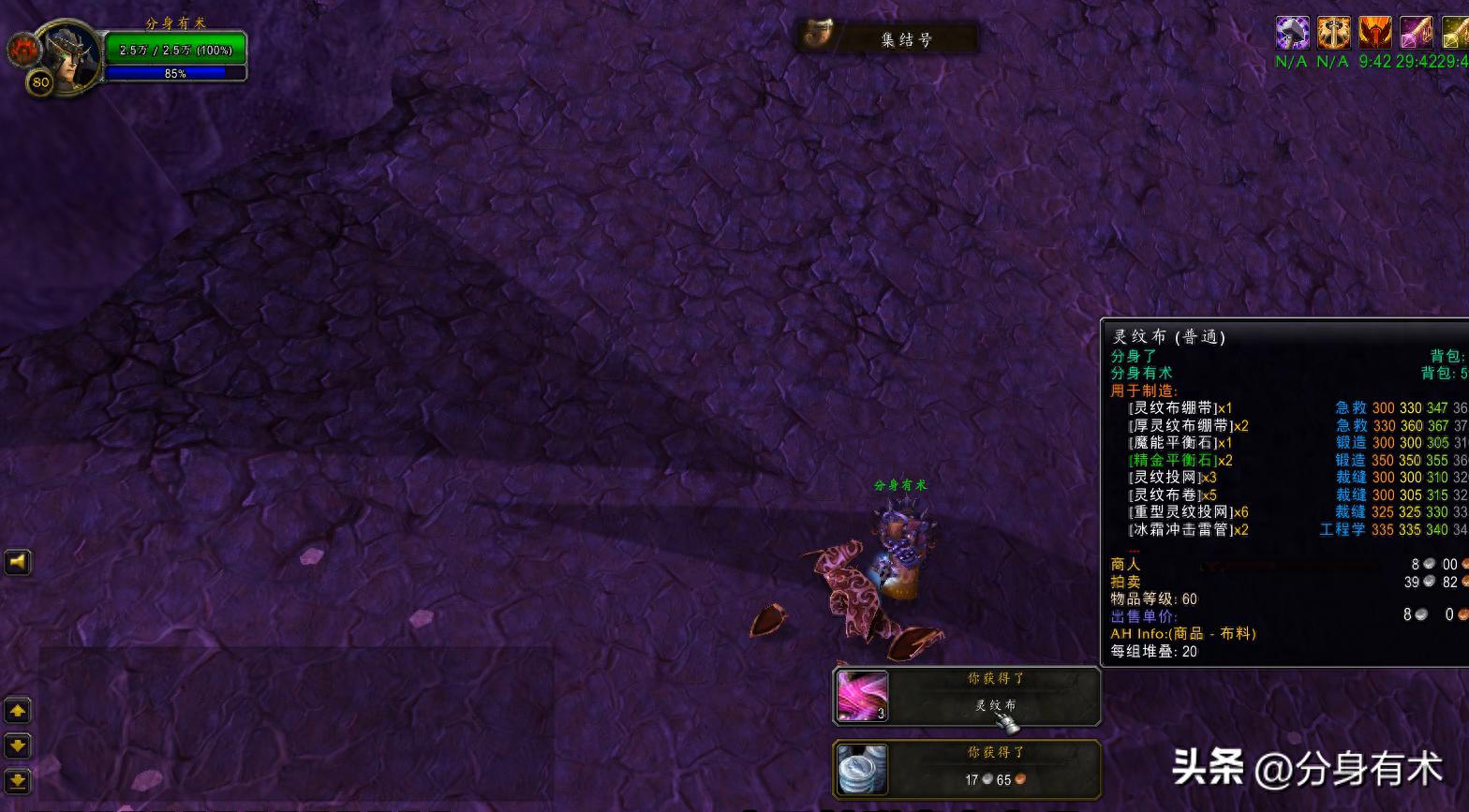1469x812 pixels.
Task: Click the purple scroll buff icon
Action: click(1416, 33)
